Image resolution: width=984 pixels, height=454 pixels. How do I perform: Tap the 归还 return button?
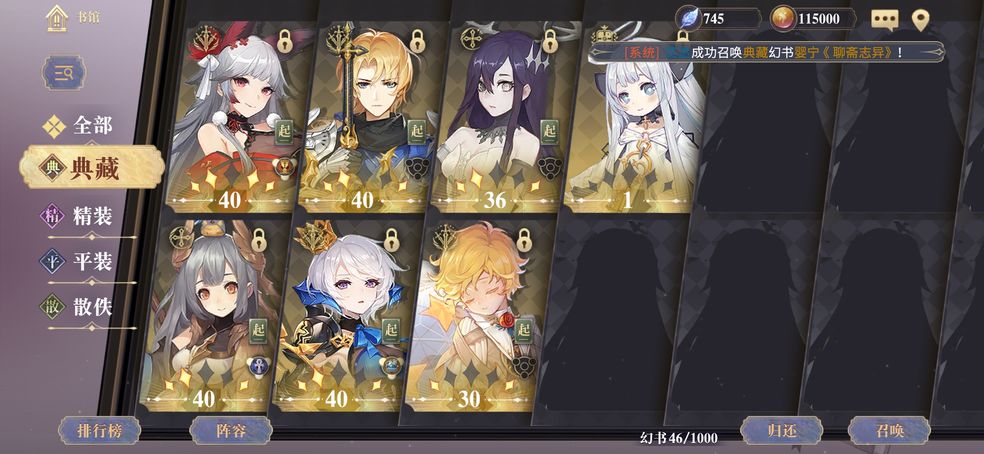point(781,431)
